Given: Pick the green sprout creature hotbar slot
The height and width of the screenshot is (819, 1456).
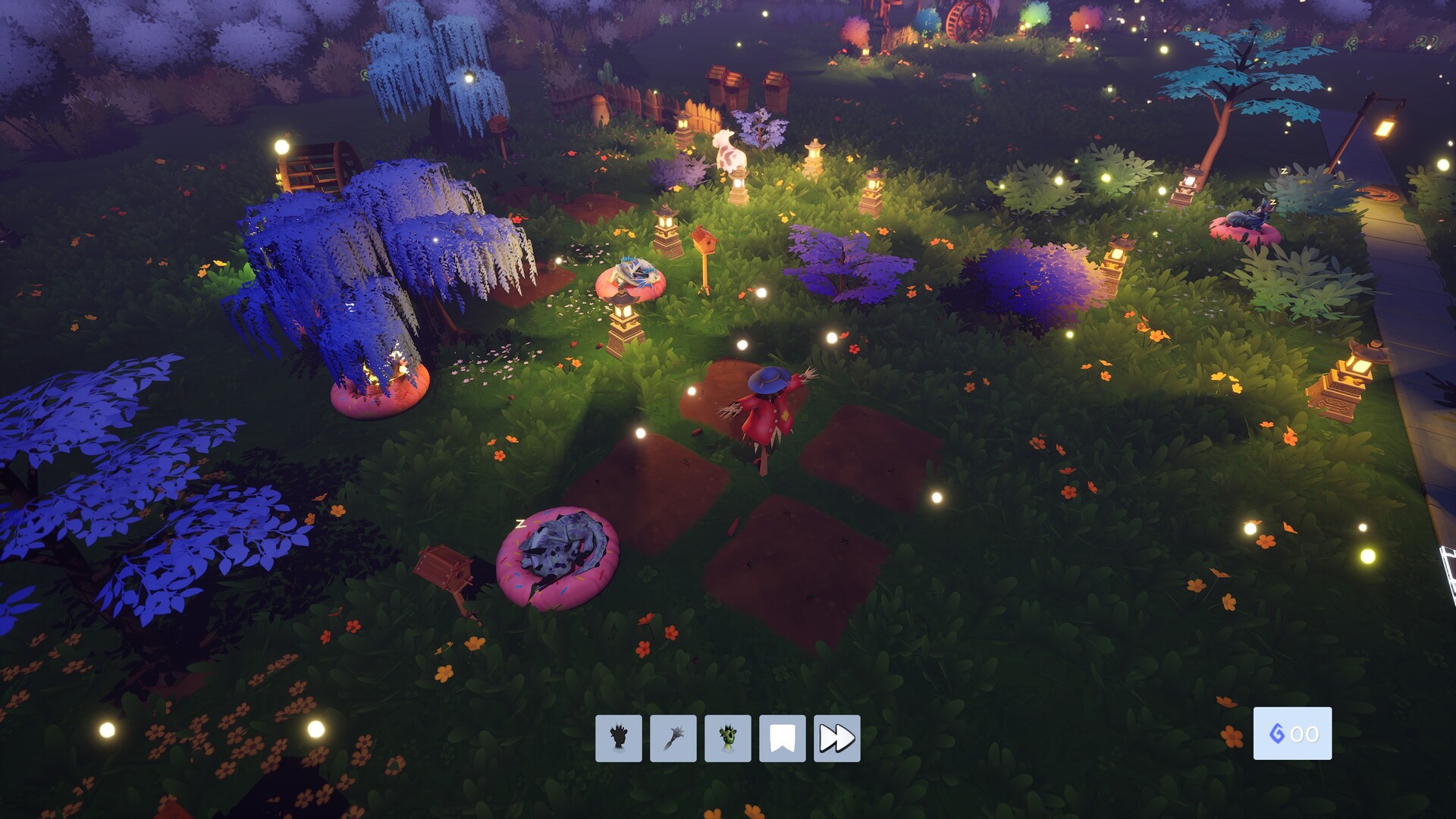Looking at the screenshot, I should click(x=727, y=736).
